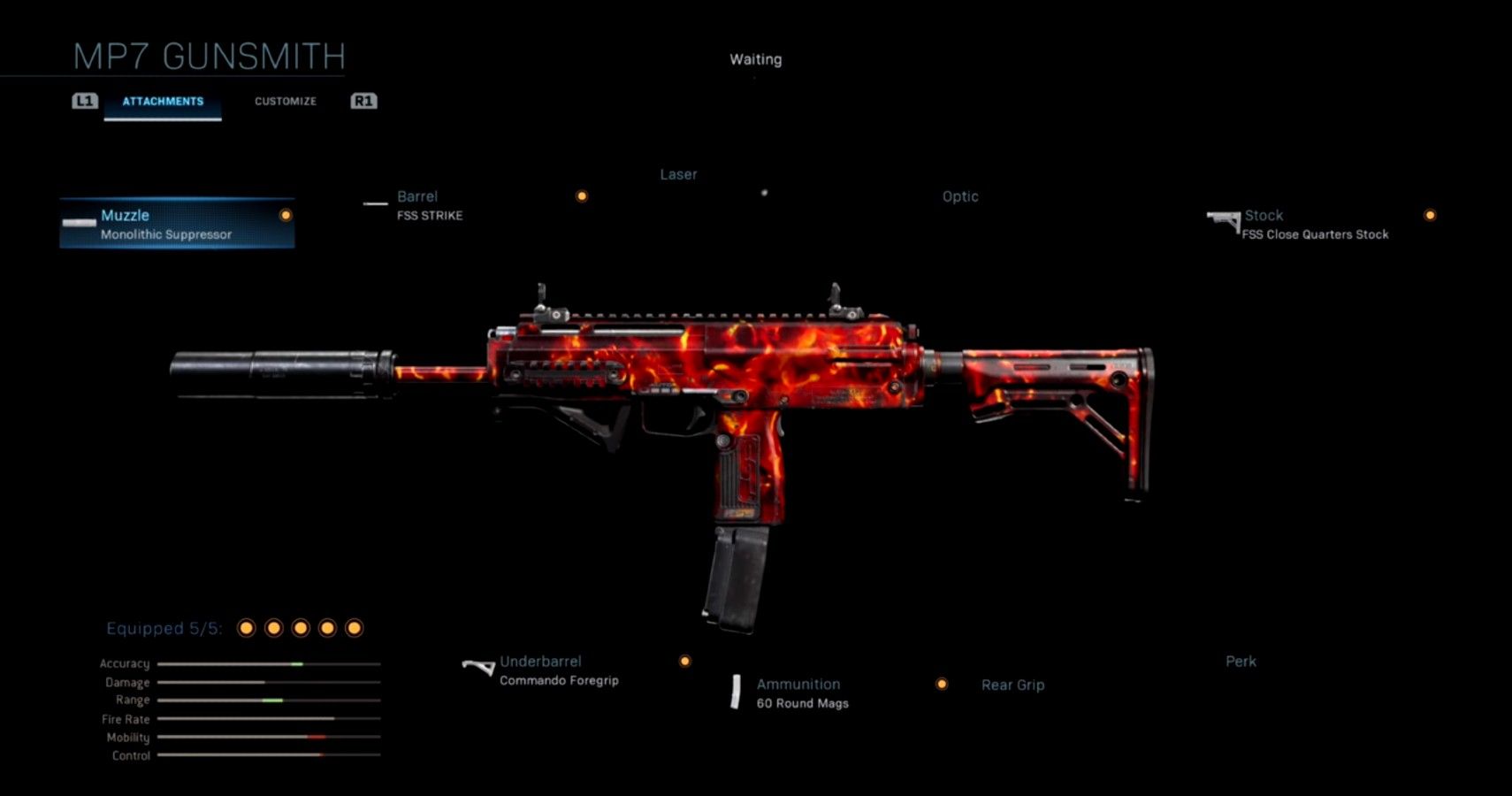Click the Commando Foregrip underbarrel icon
Image resolution: width=1512 pixels, height=796 pixels.
pos(478,666)
